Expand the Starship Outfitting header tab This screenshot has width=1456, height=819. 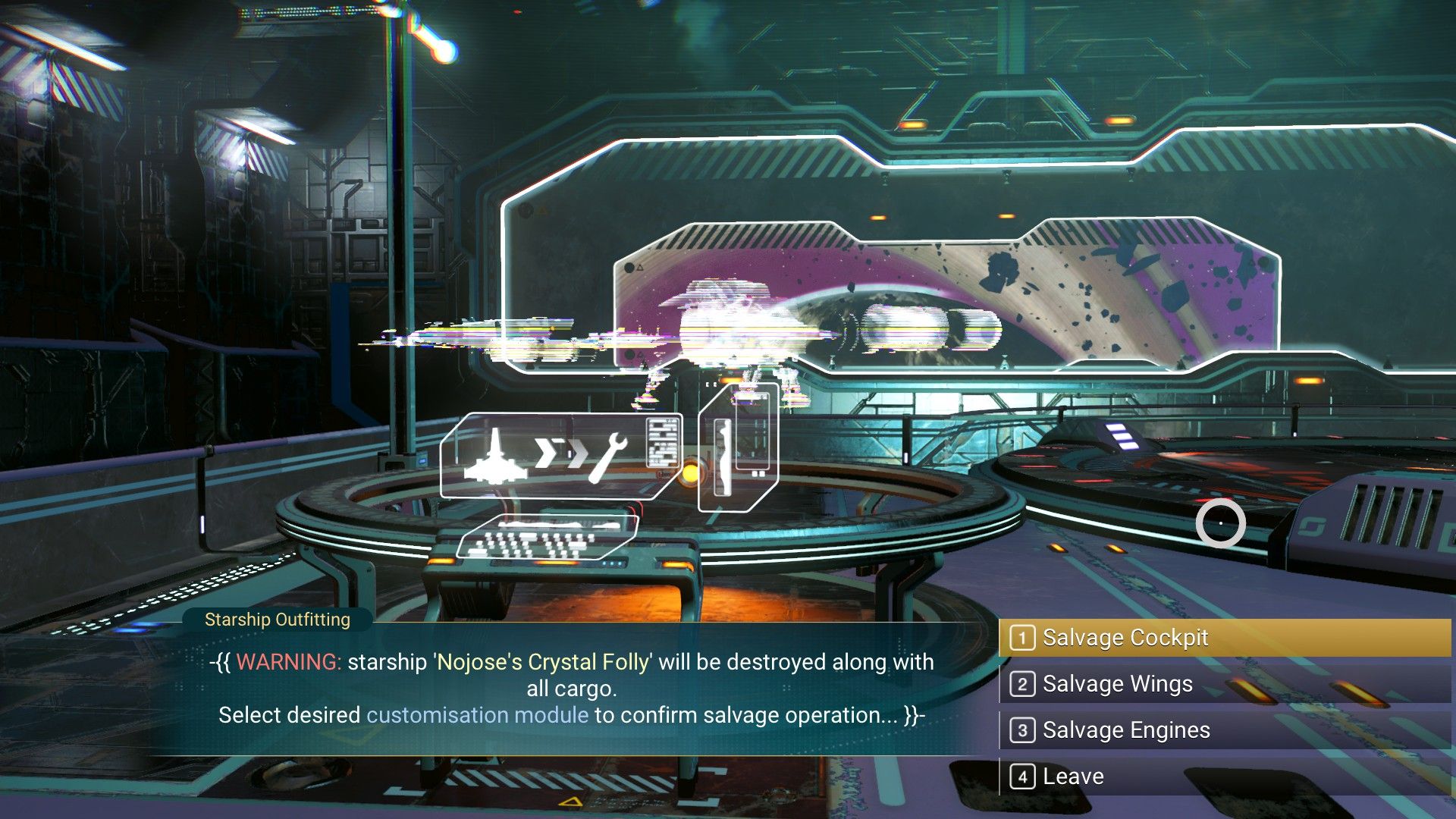coord(276,620)
